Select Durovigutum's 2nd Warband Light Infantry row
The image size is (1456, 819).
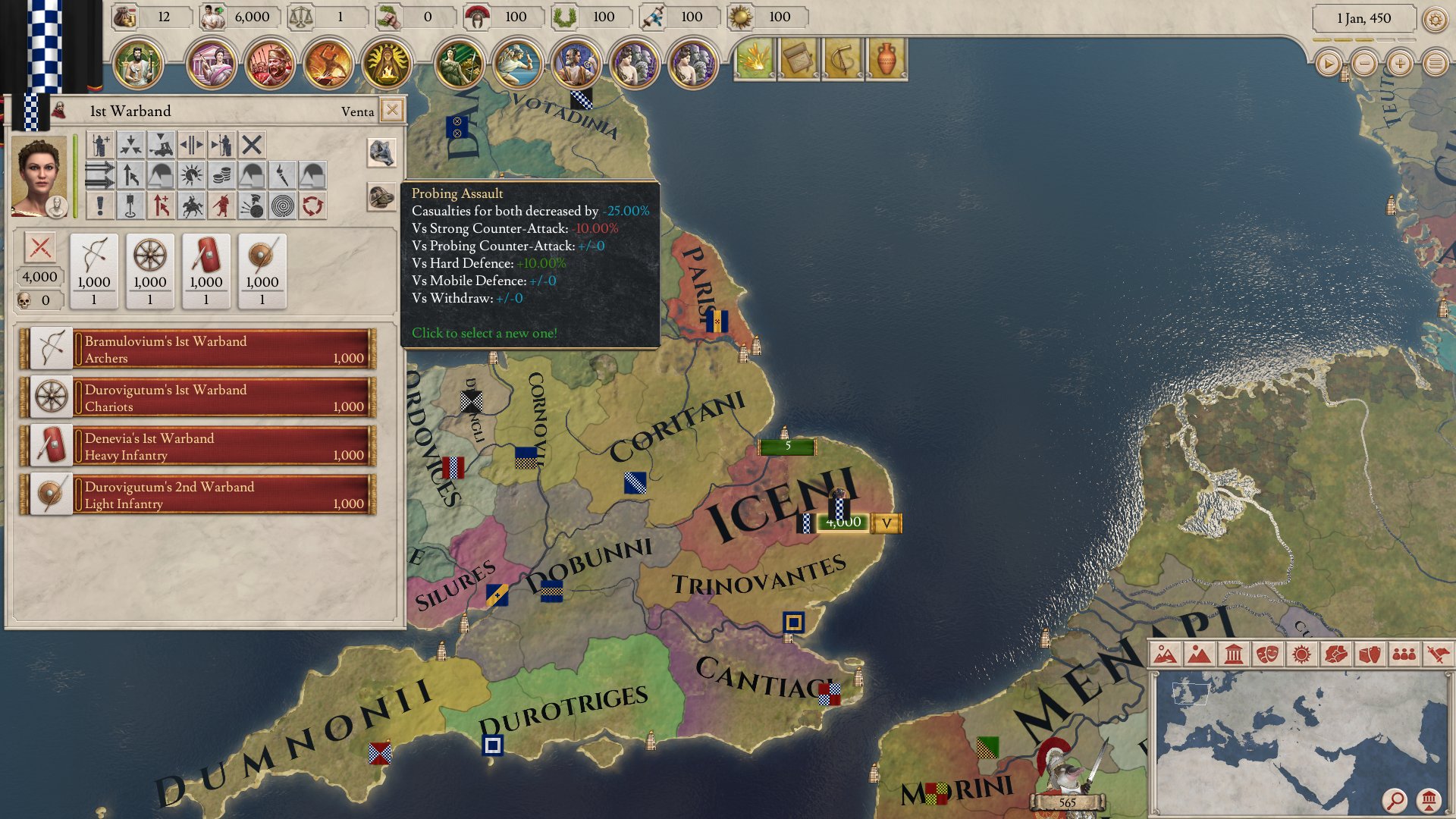[199, 494]
